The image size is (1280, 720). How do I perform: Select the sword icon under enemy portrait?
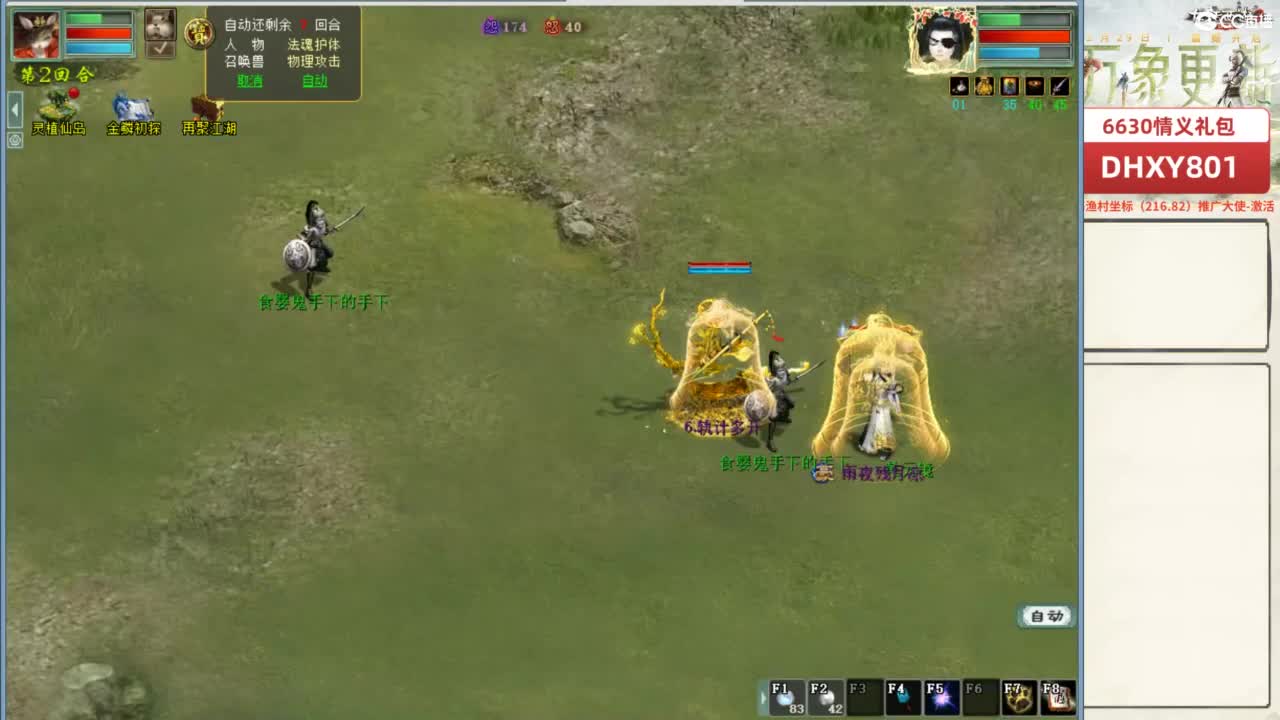[x=1059, y=86]
